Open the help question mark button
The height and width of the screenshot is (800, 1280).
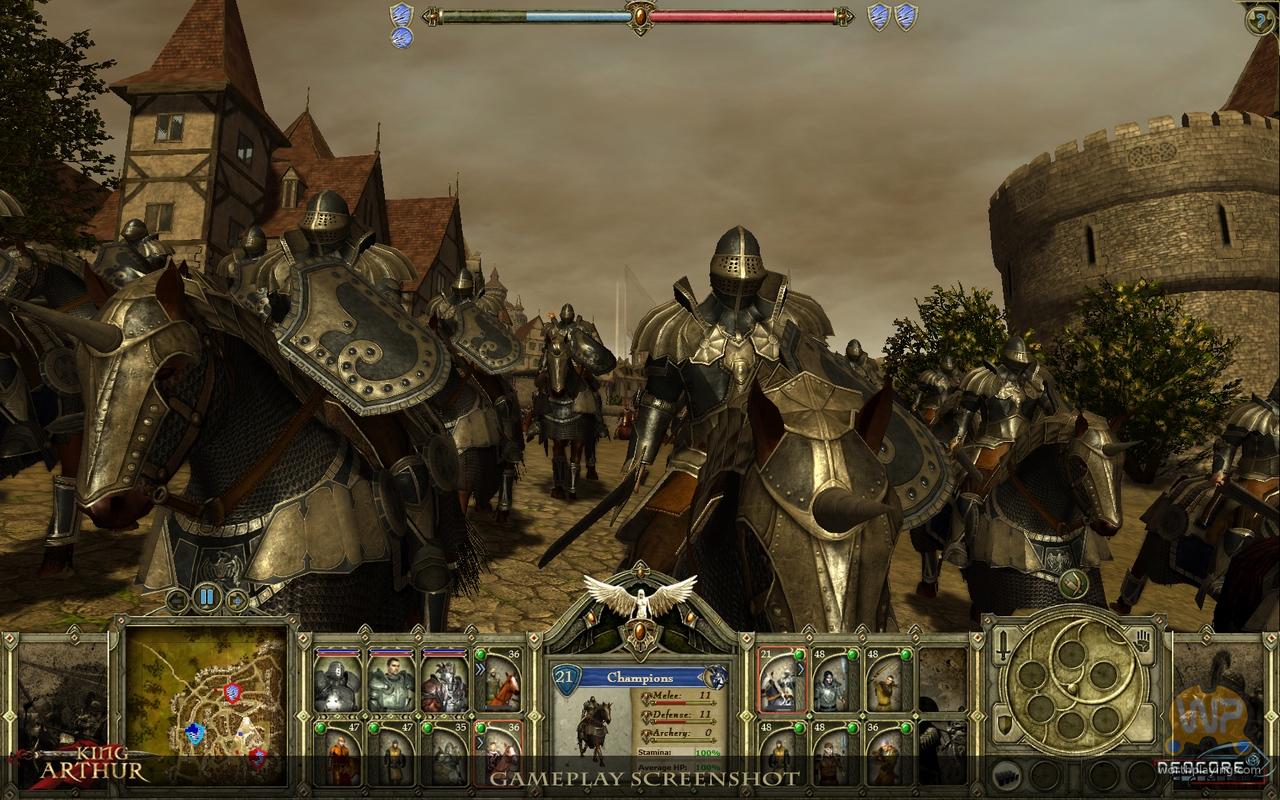[1259, 19]
